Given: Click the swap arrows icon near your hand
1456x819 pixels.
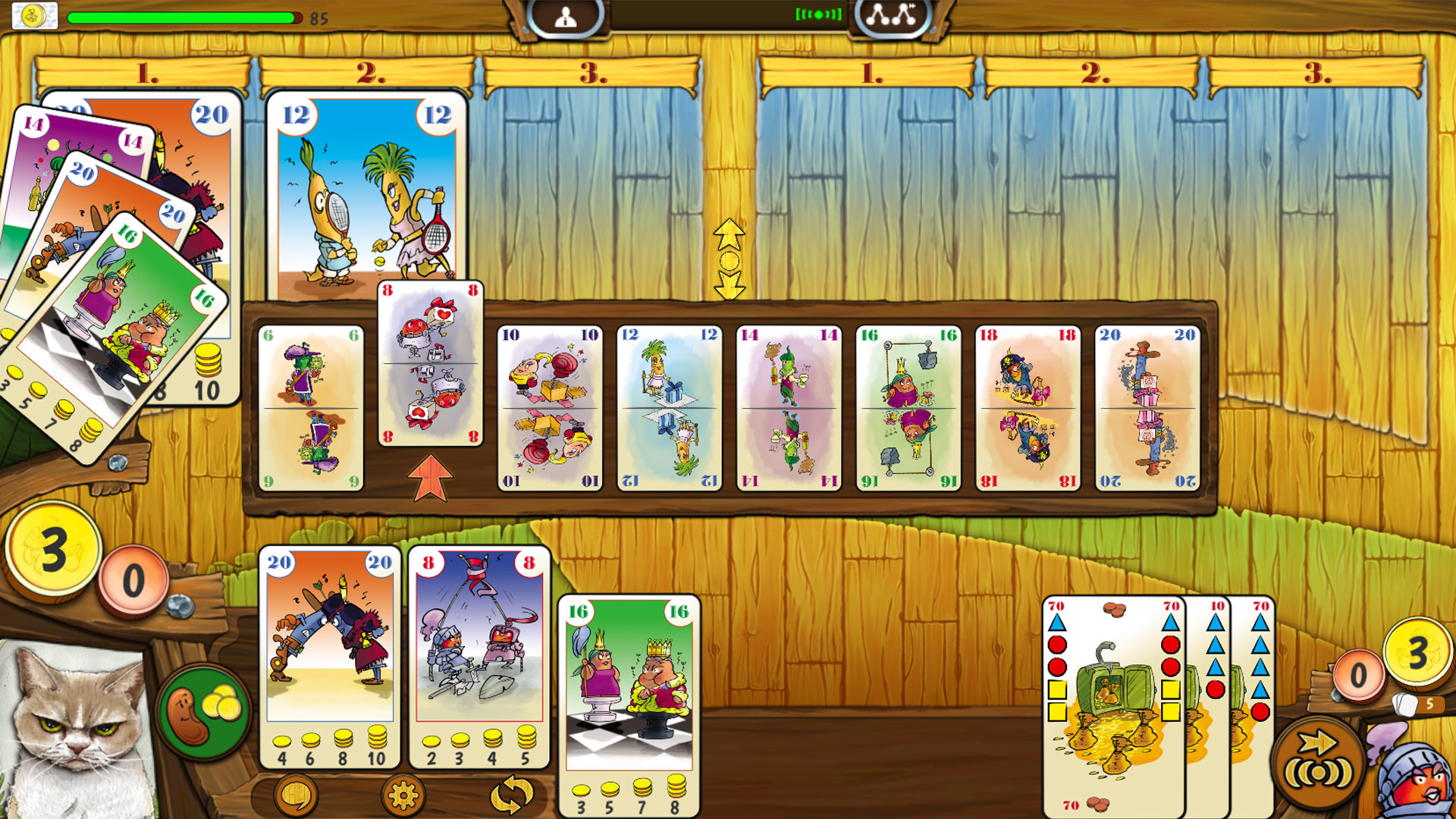Looking at the screenshot, I should [510, 793].
